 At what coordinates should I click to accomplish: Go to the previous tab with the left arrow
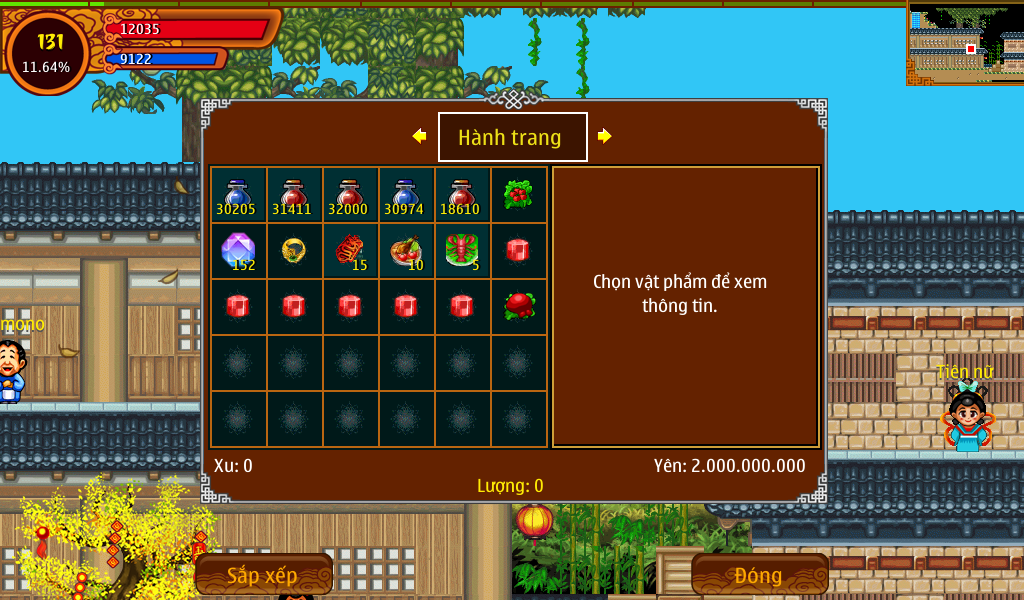(419, 136)
